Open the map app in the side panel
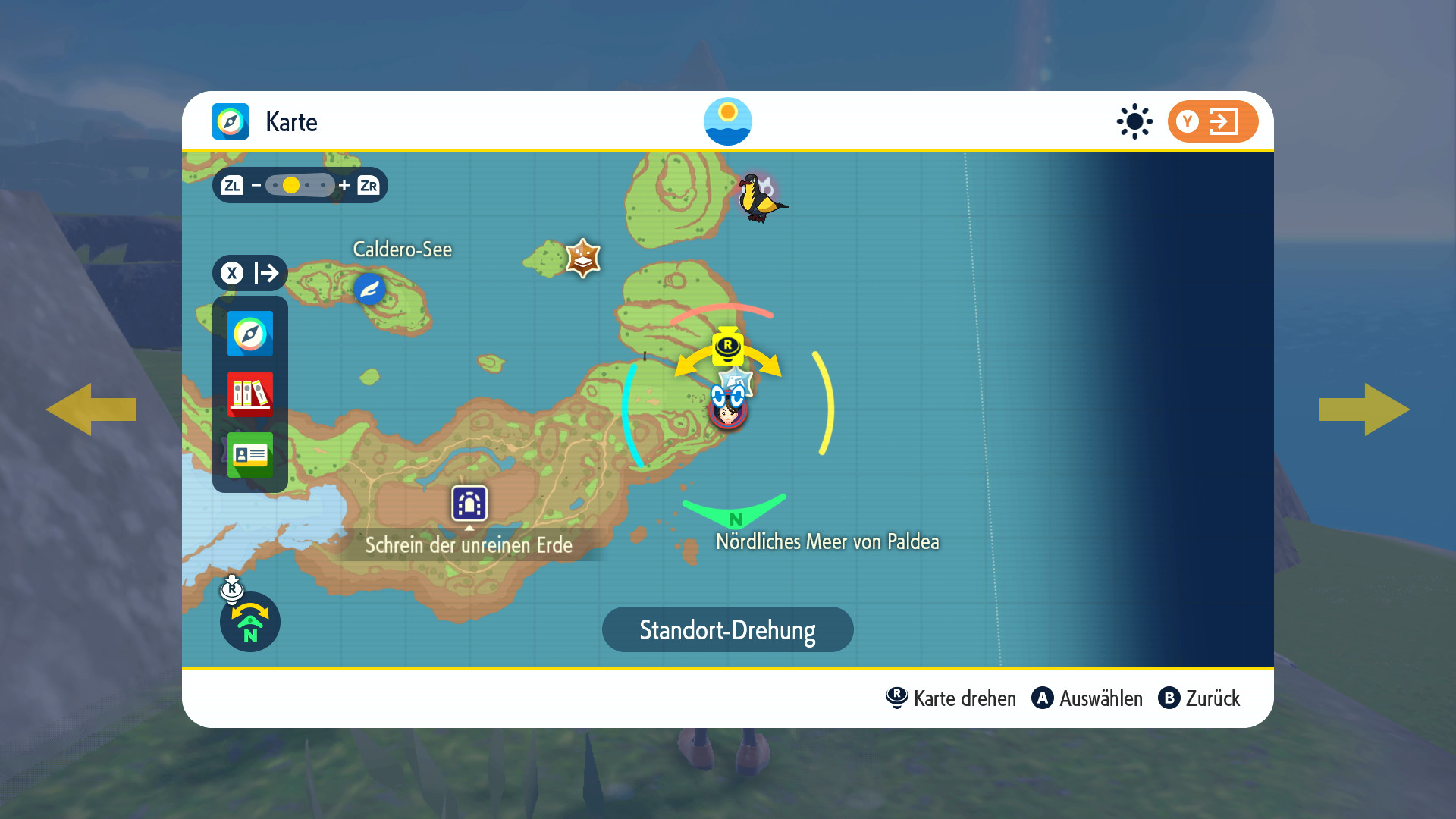The width and height of the screenshot is (1456, 819). coord(249,334)
